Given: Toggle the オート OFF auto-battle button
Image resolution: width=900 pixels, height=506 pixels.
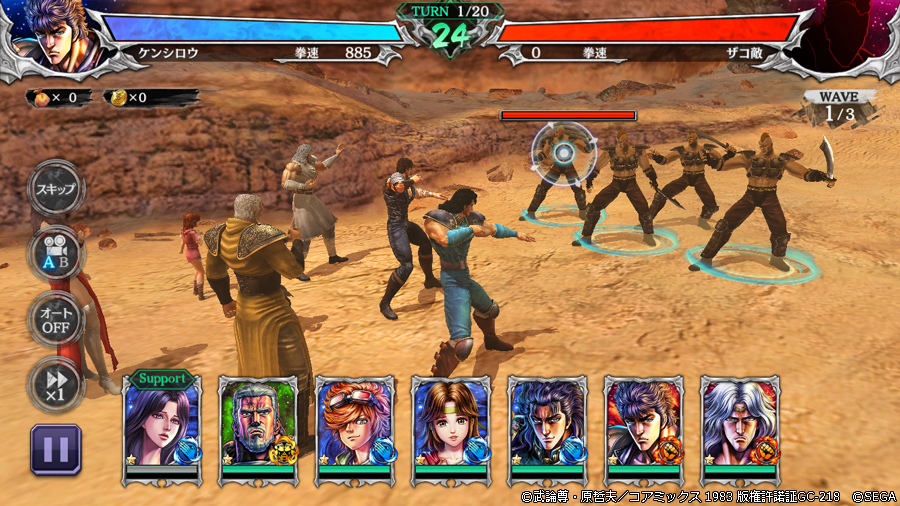Looking at the screenshot, I should 55,318.
